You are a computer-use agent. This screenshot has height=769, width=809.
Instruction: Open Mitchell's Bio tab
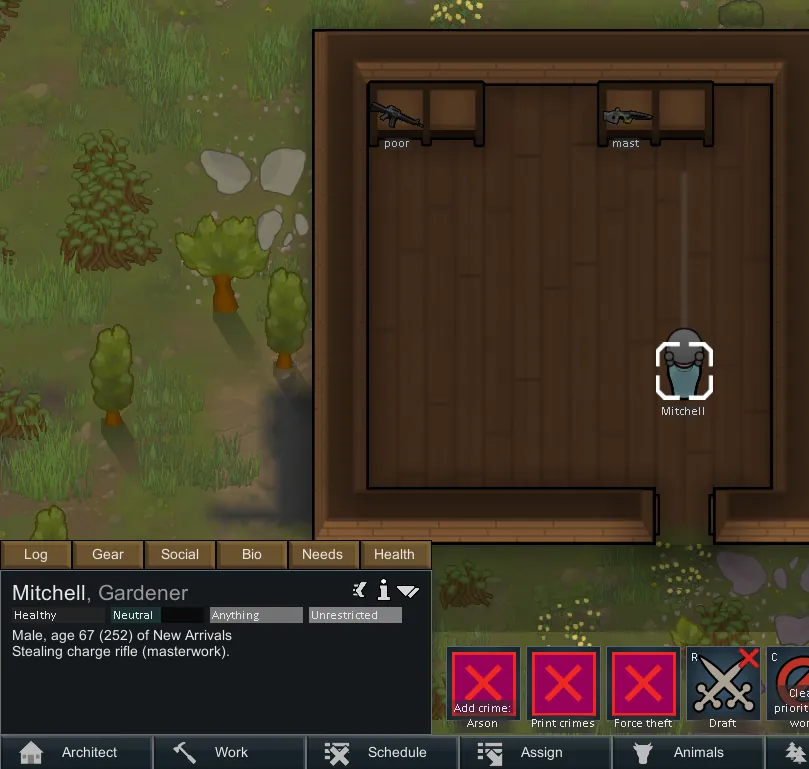(252, 554)
